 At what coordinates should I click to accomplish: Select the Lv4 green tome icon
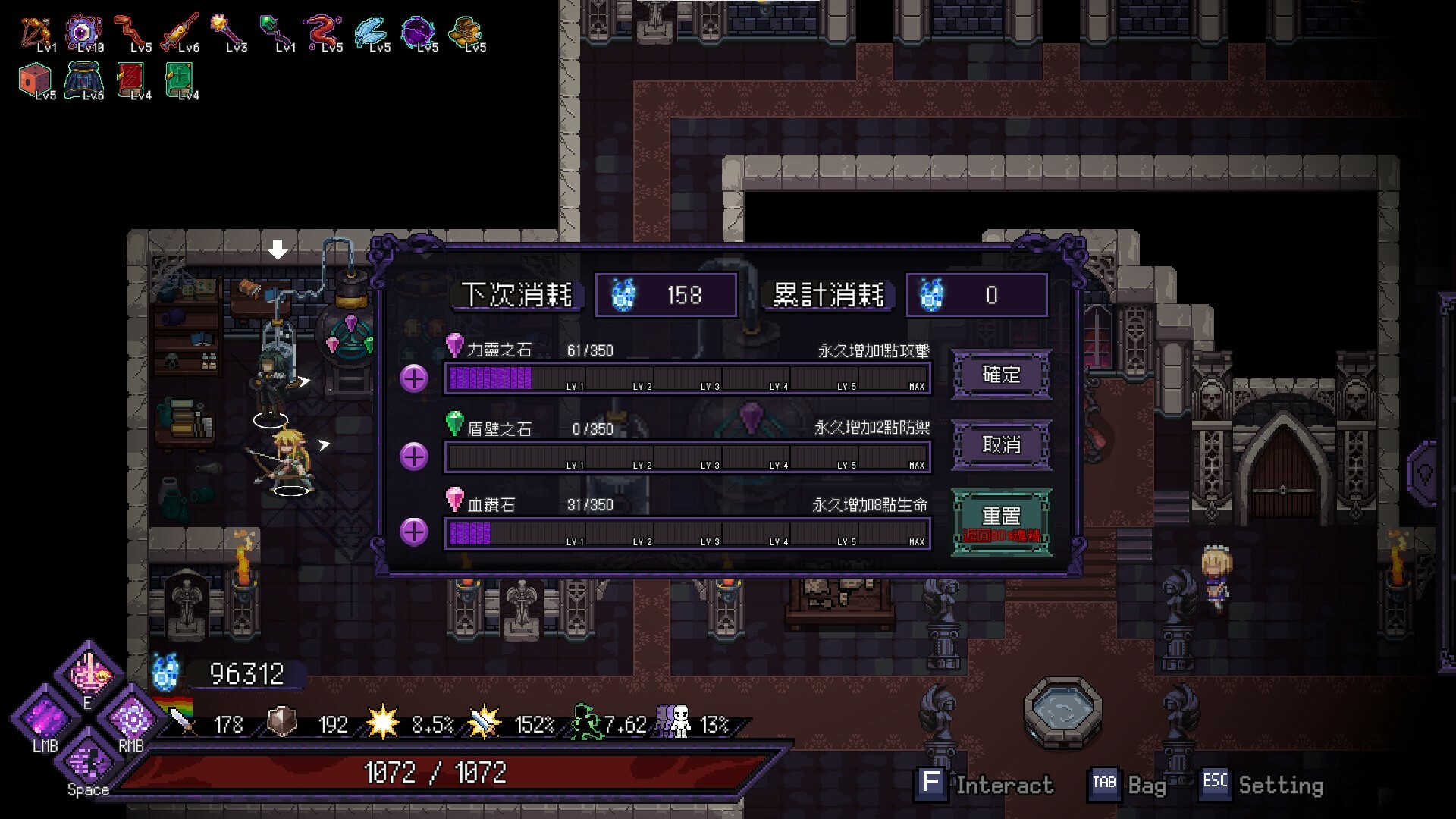[180, 79]
